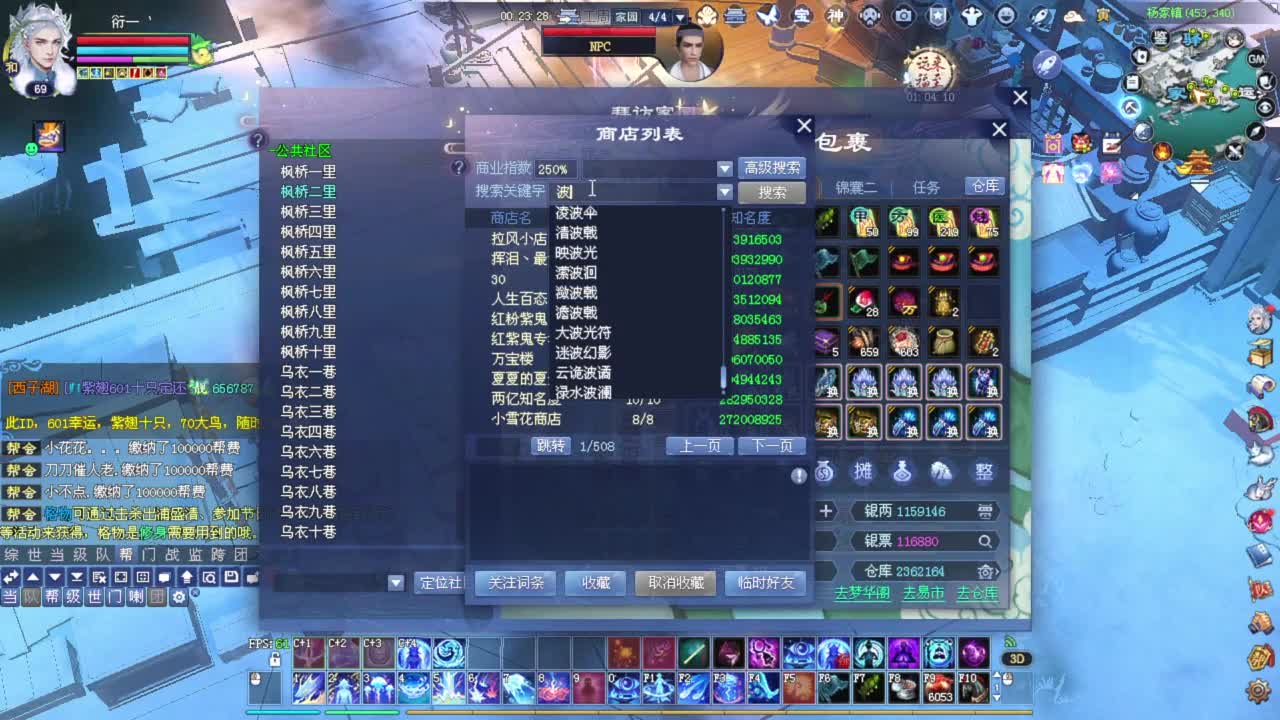Click the 下一页 next page button
The height and width of the screenshot is (720, 1280).
(x=771, y=446)
